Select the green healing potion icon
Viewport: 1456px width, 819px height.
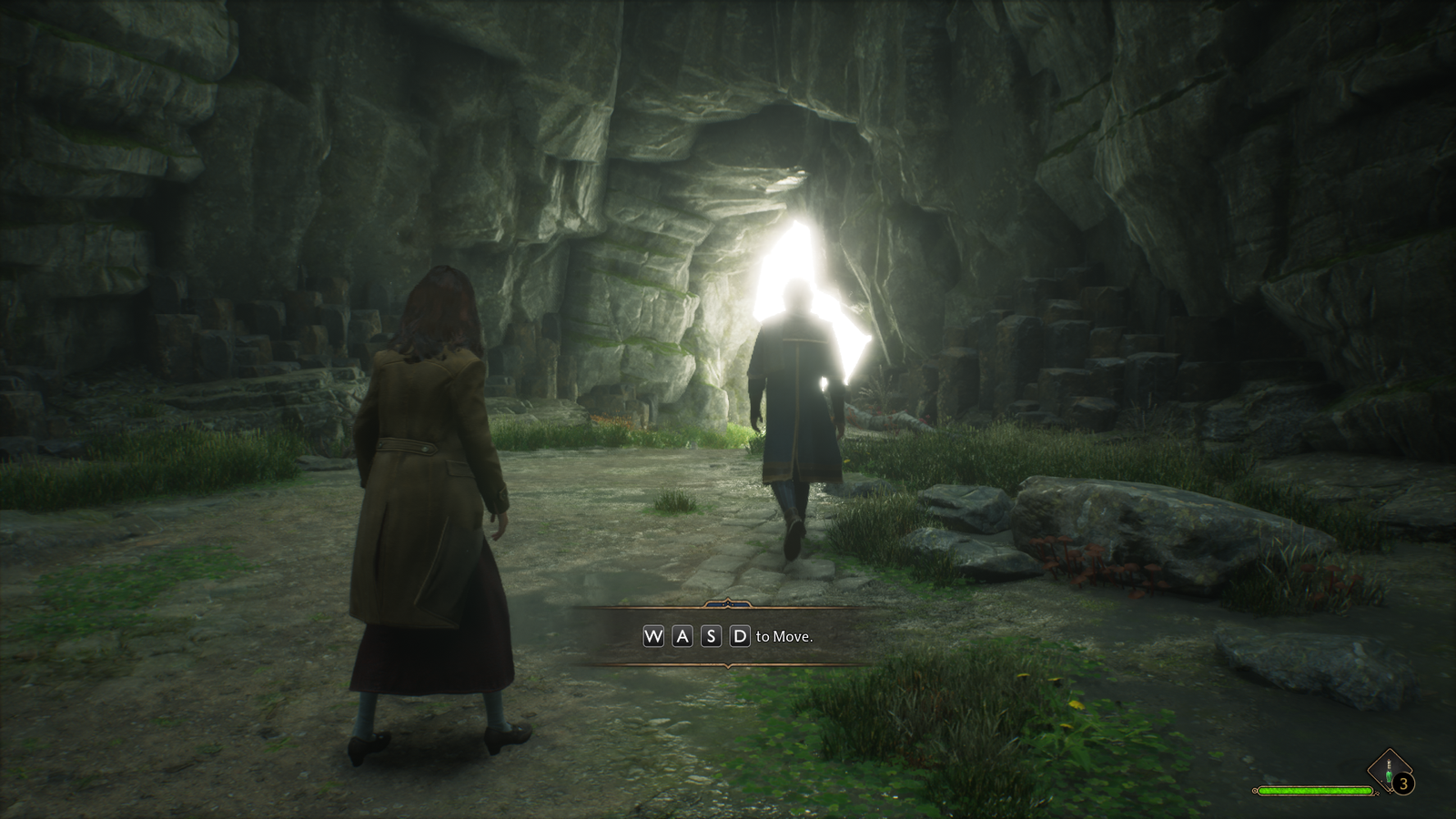tap(1388, 770)
